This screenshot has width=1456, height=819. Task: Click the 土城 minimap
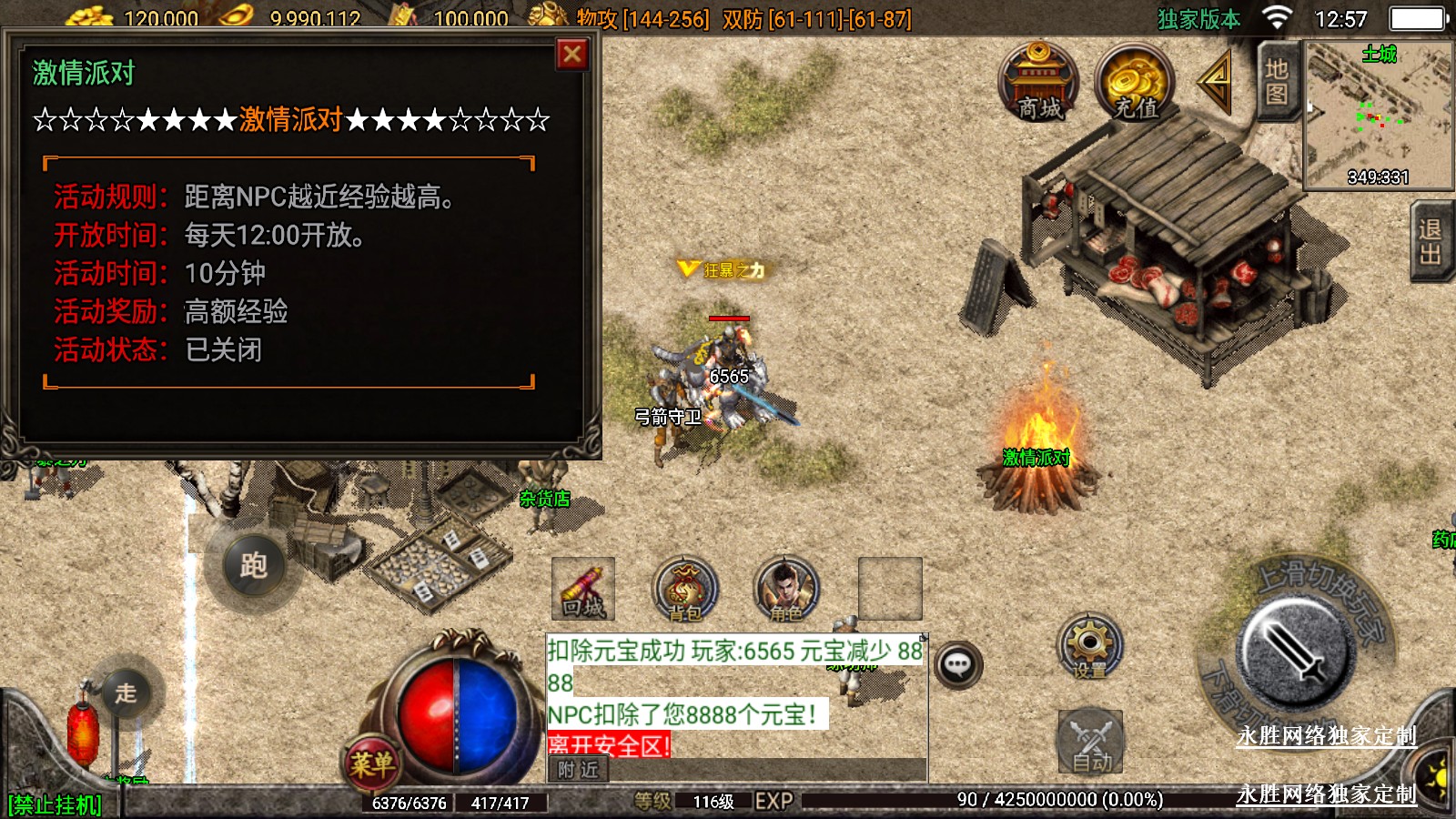pyautogui.click(x=1378, y=115)
